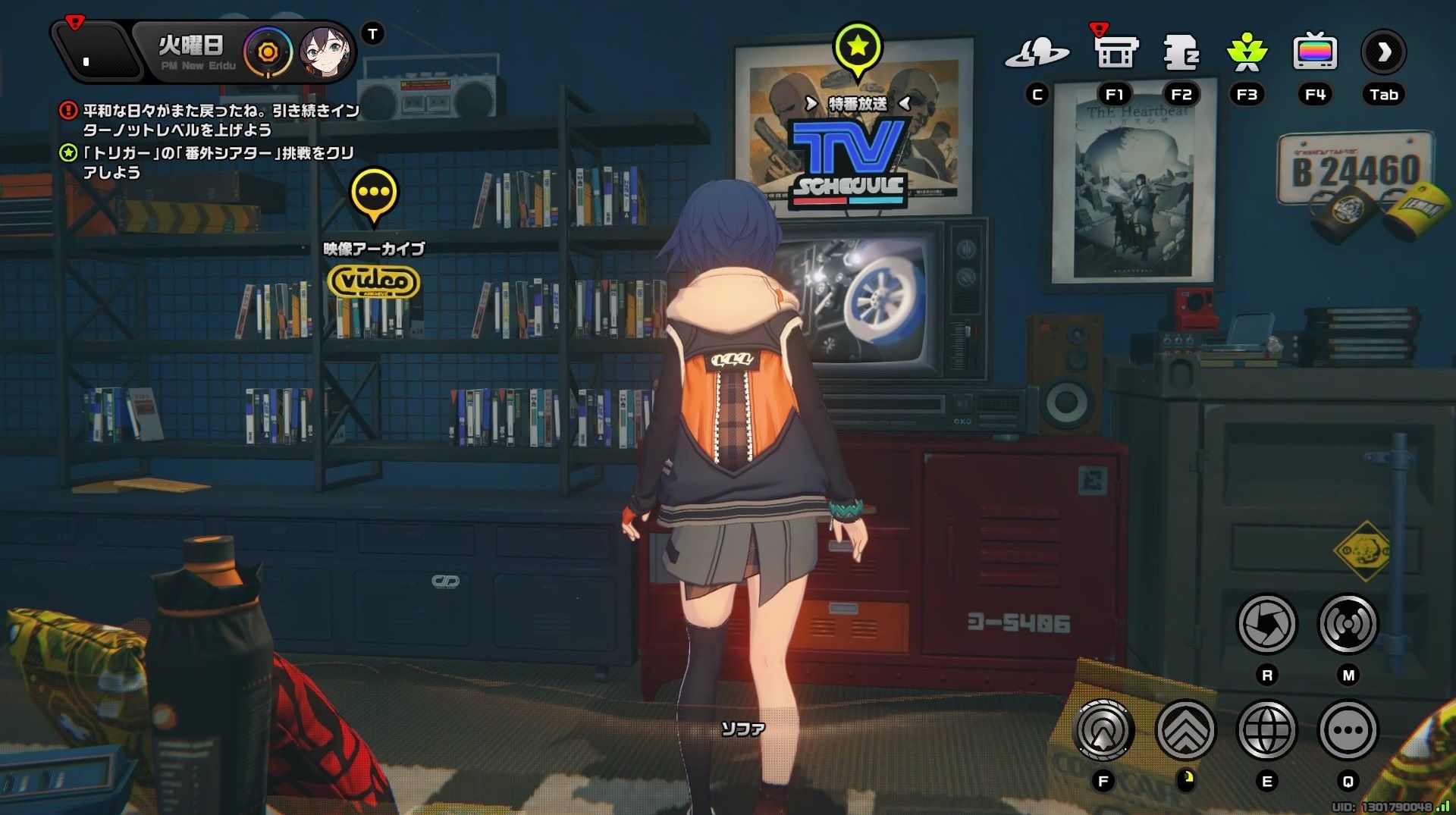Image resolution: width=1456 pixels, height=815 pixels.
Task: Open the events menu with the green mascot icon
Action: tap(1248, 52)
